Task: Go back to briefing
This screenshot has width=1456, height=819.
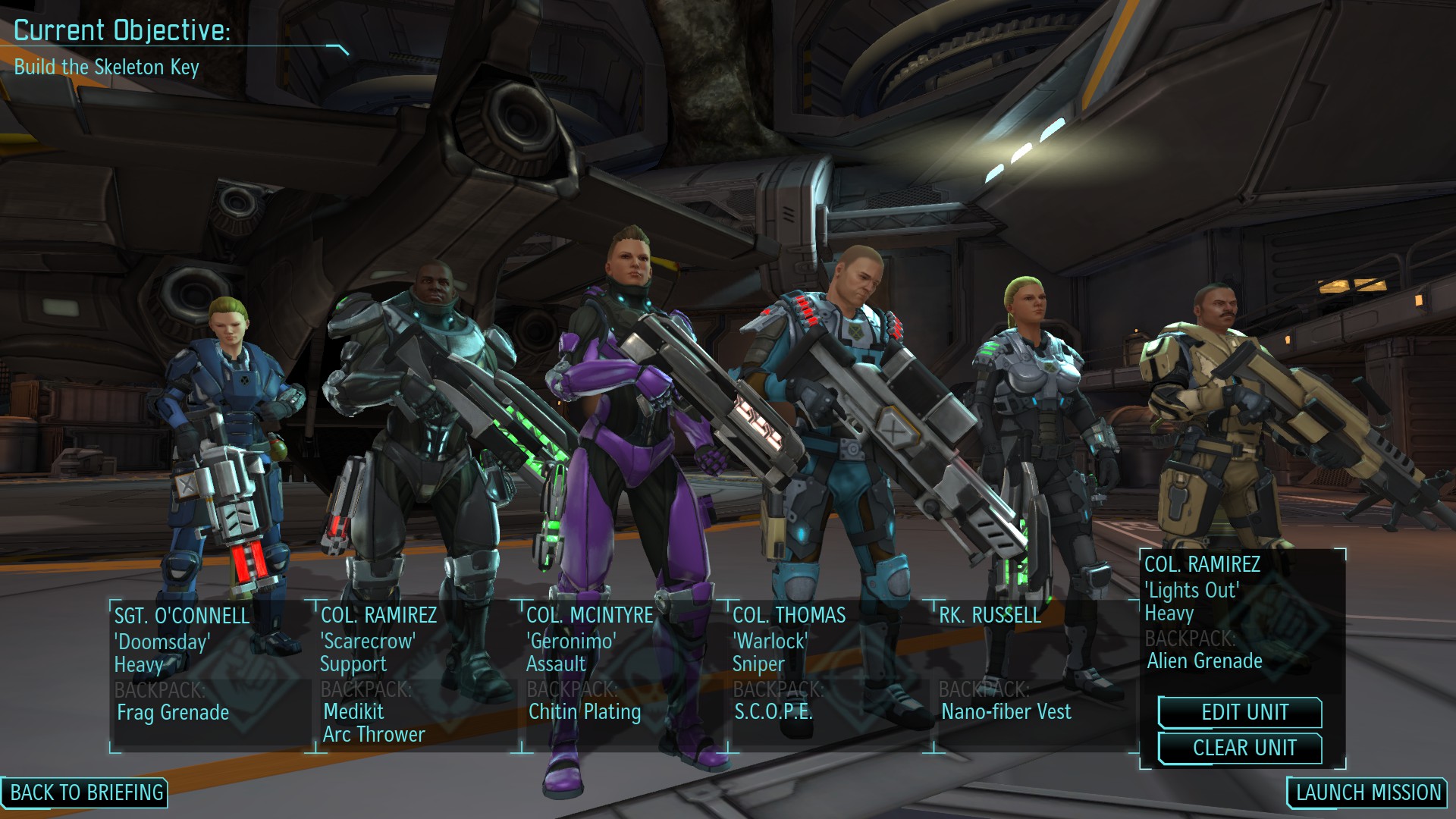Action: point(86,792)
